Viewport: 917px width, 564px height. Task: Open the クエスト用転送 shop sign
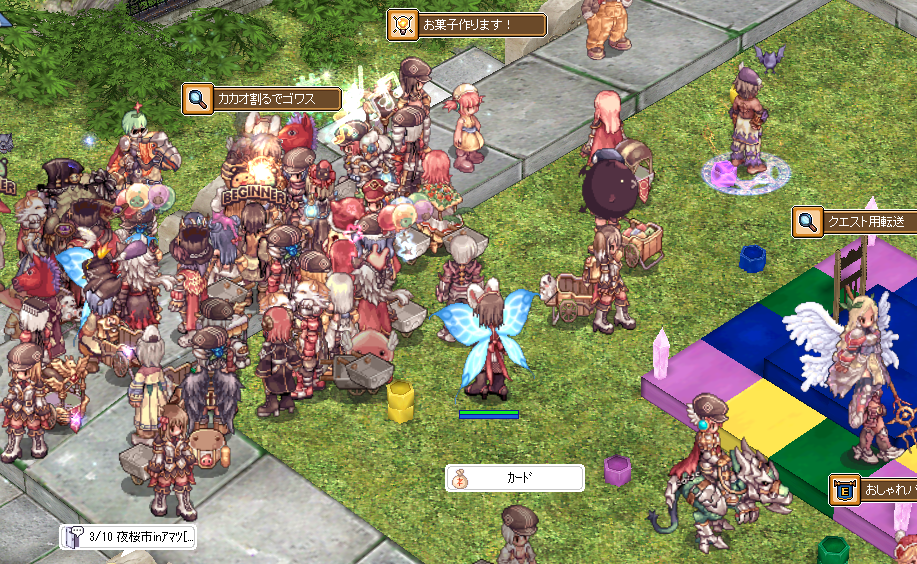[x=856, y=222]
